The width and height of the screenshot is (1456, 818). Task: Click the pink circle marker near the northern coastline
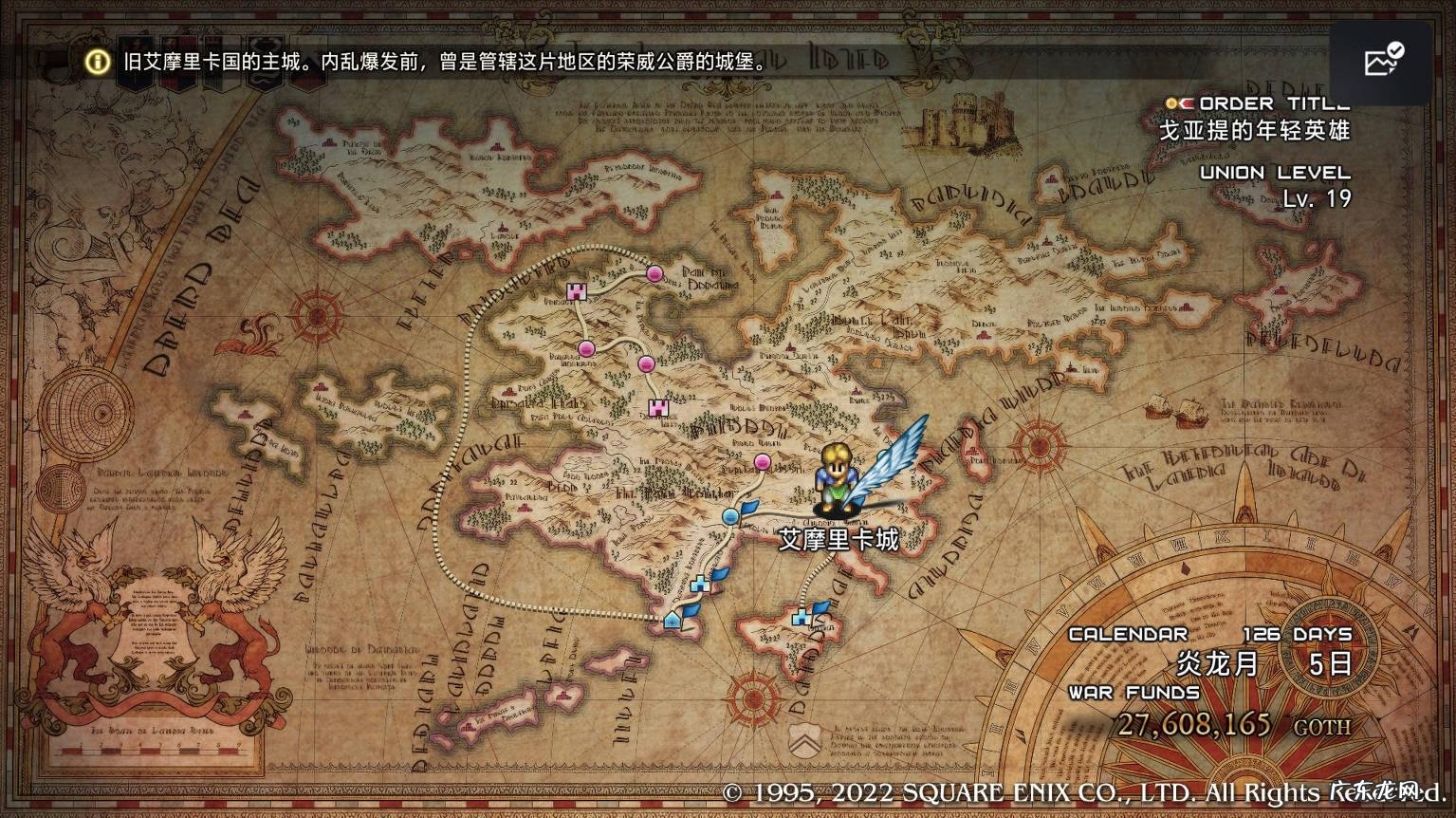pyautogui.click(x=654, y=274)
